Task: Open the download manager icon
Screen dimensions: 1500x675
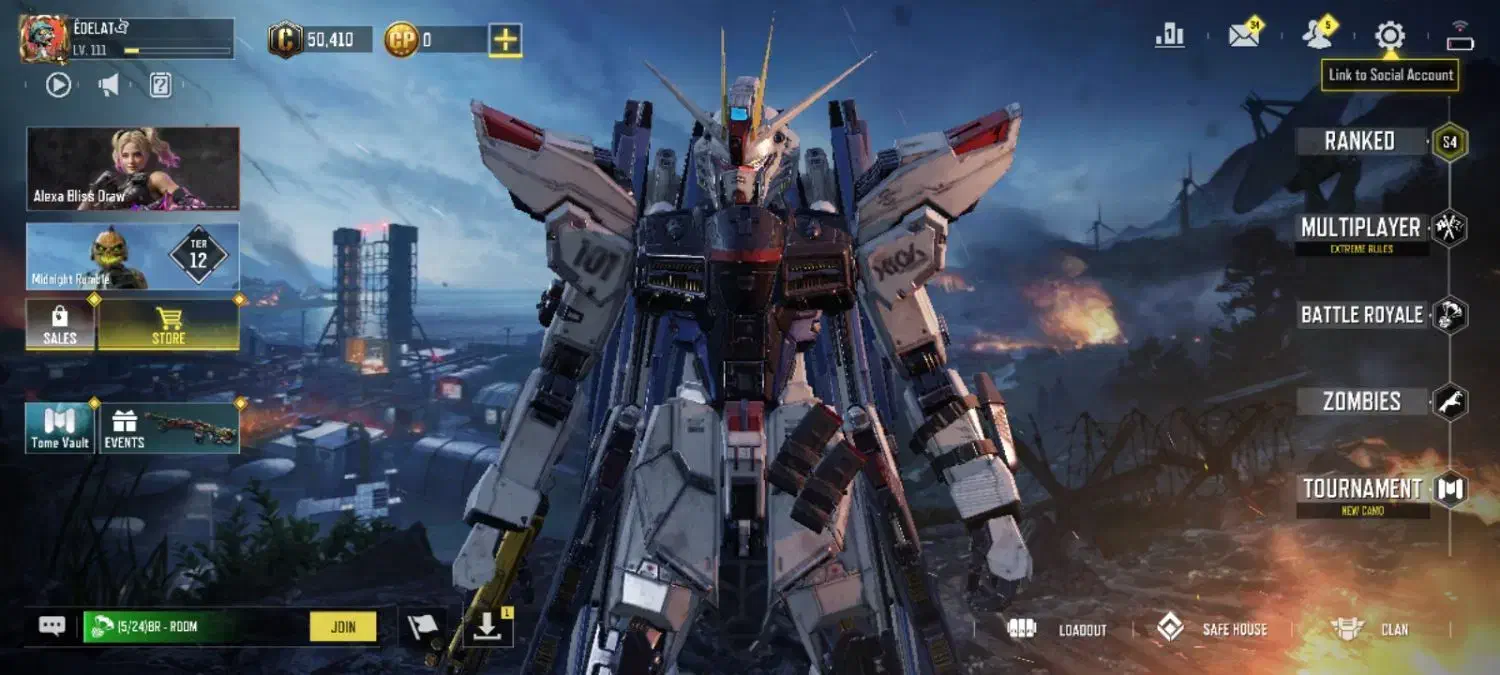Action: click(x=487, y=627)
